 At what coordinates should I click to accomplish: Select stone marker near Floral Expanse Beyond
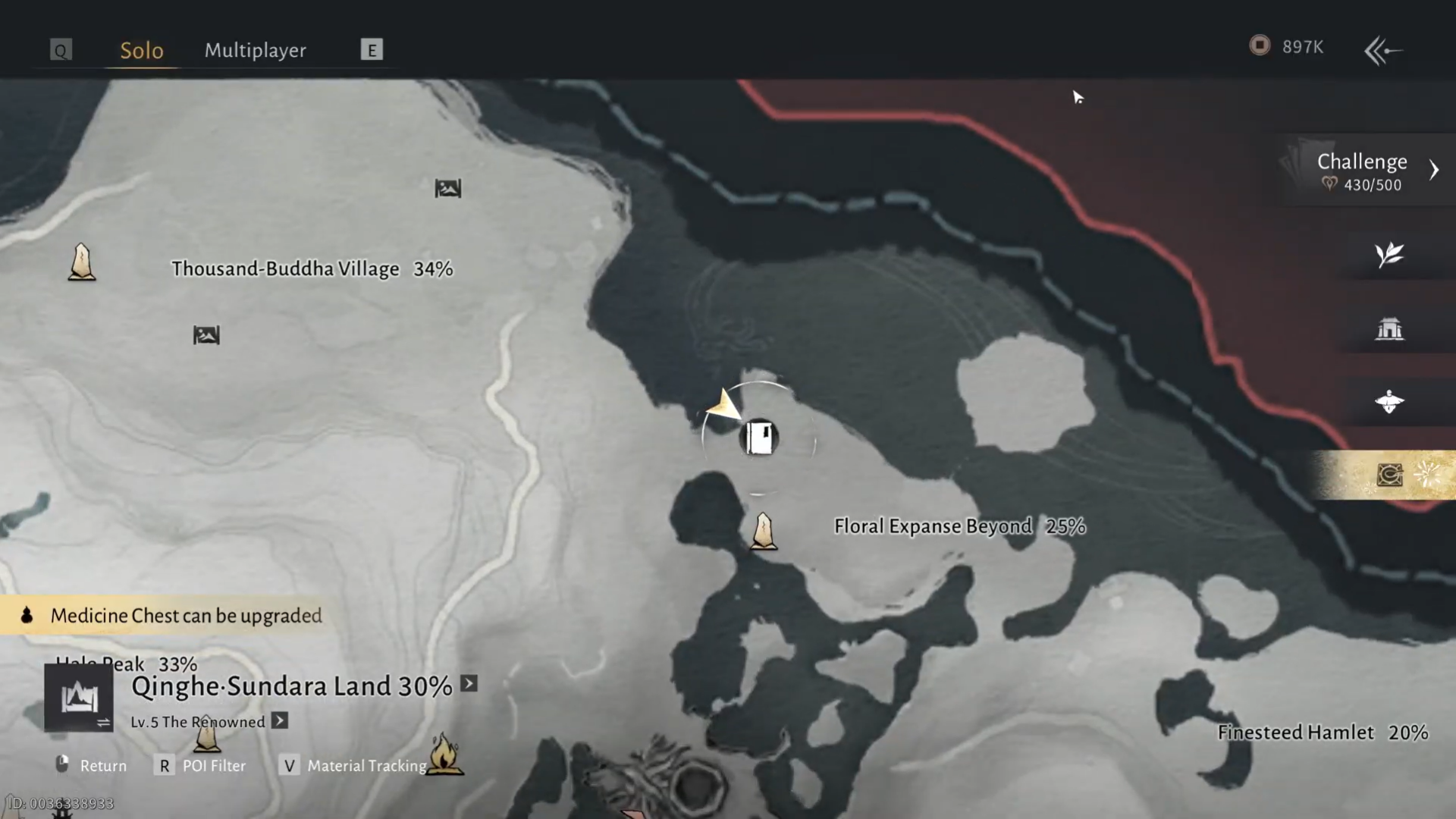pos(764,531)
